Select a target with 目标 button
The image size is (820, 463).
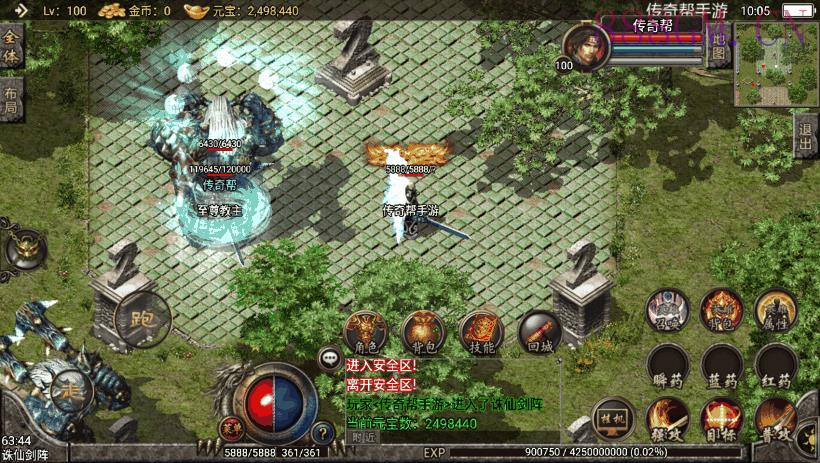click(x=721, y=418)
